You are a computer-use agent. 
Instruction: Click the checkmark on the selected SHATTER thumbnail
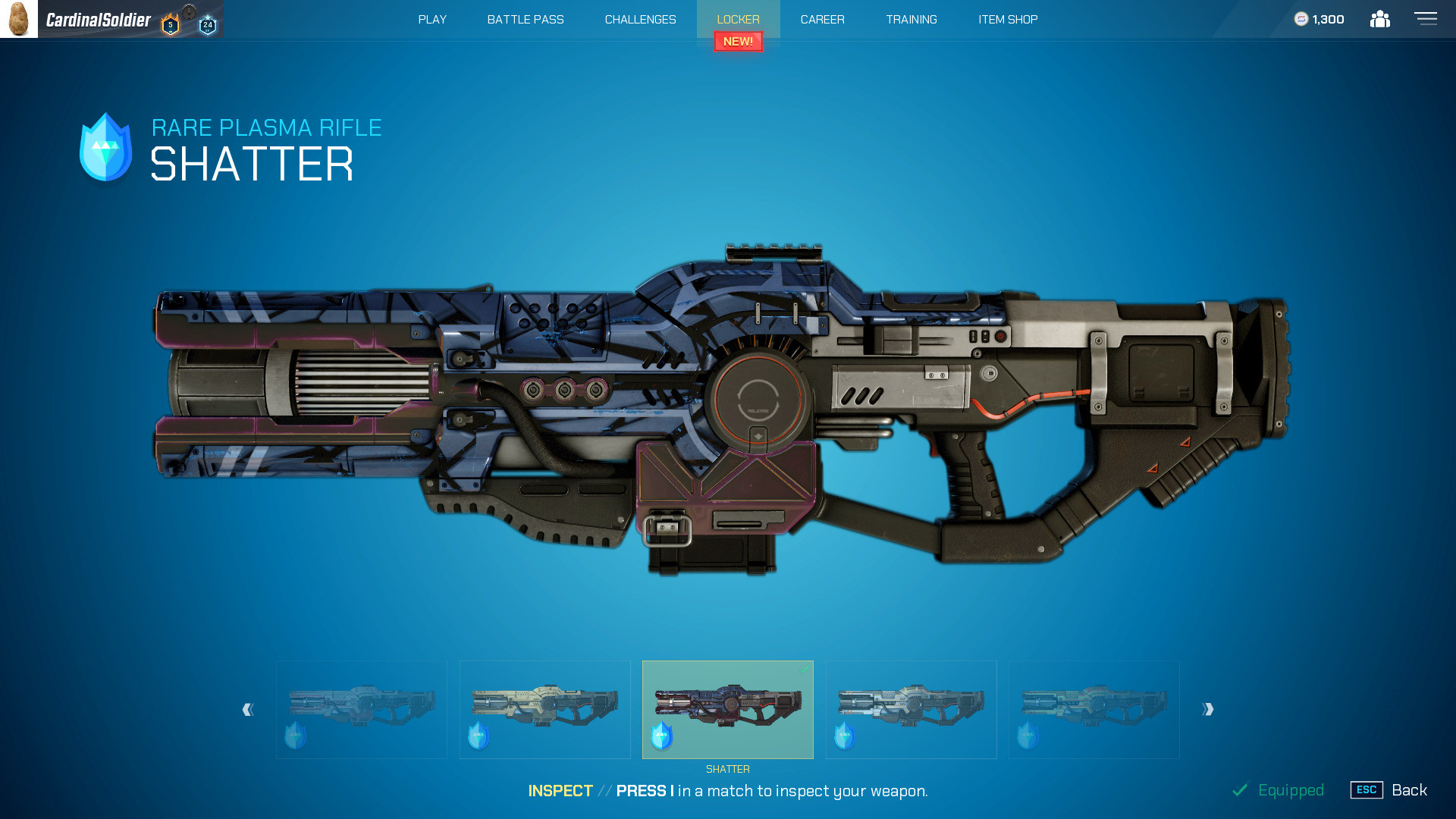[806, 669]
